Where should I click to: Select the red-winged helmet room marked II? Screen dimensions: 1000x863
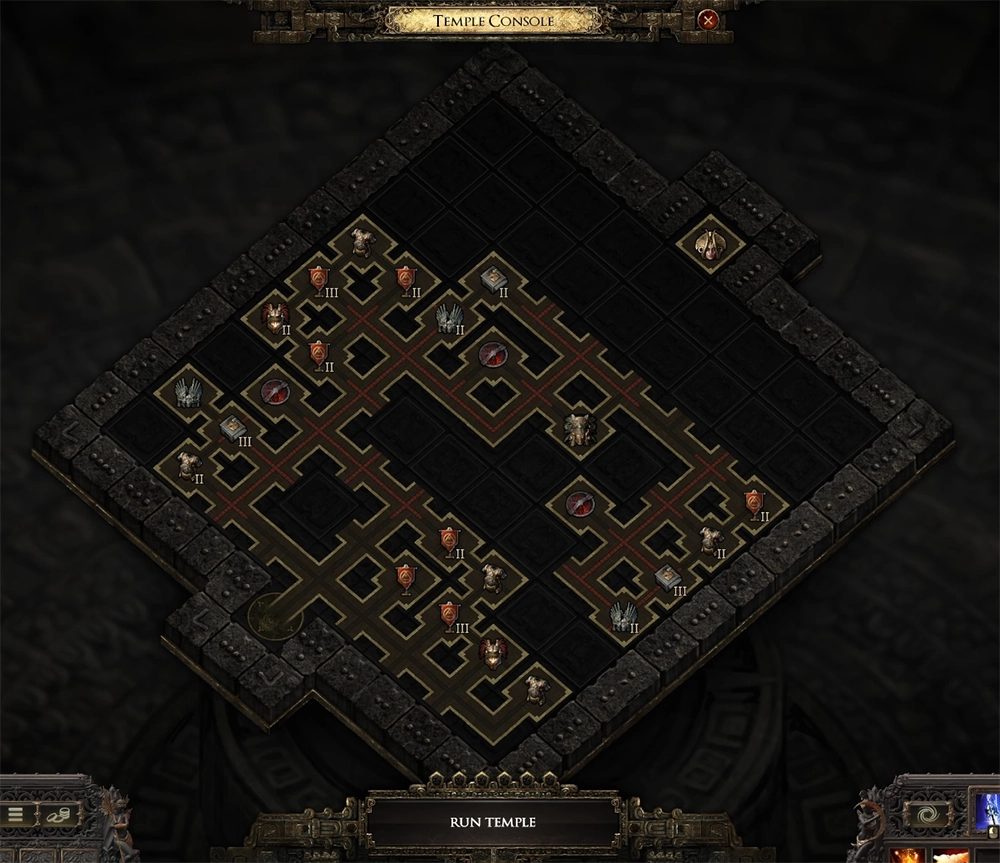(273, 317)
